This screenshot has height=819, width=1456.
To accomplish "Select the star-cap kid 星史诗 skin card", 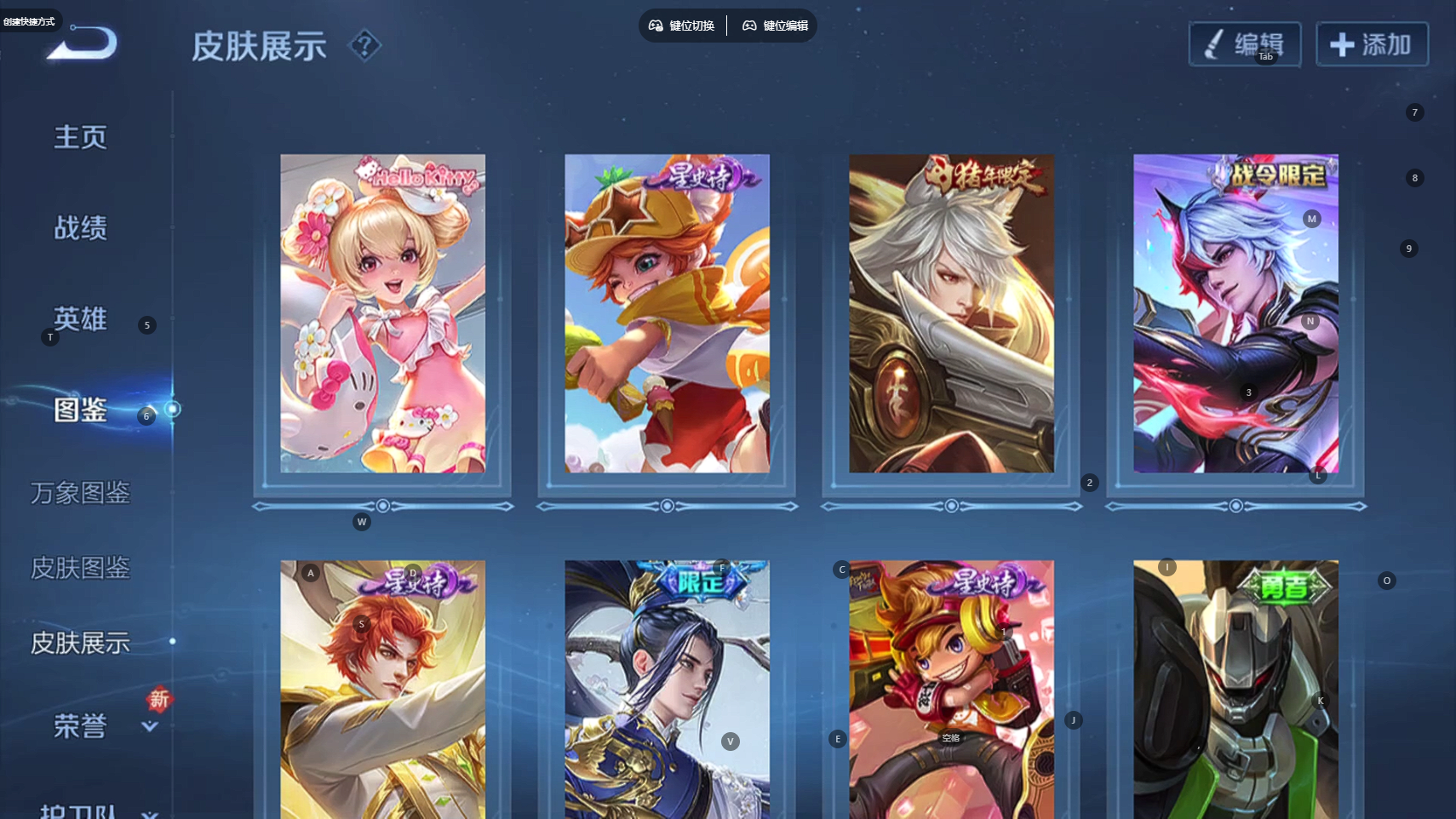I will click(x=667, y=313).
